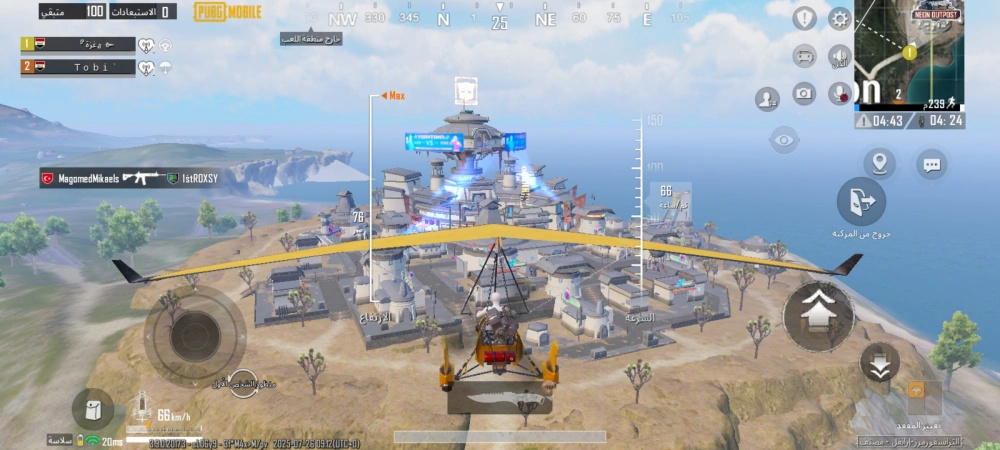The height and width of the screenshot is (450, 1000).
Task: Expand the minimap
Action: pyautogui.click(x=910, y=52)
